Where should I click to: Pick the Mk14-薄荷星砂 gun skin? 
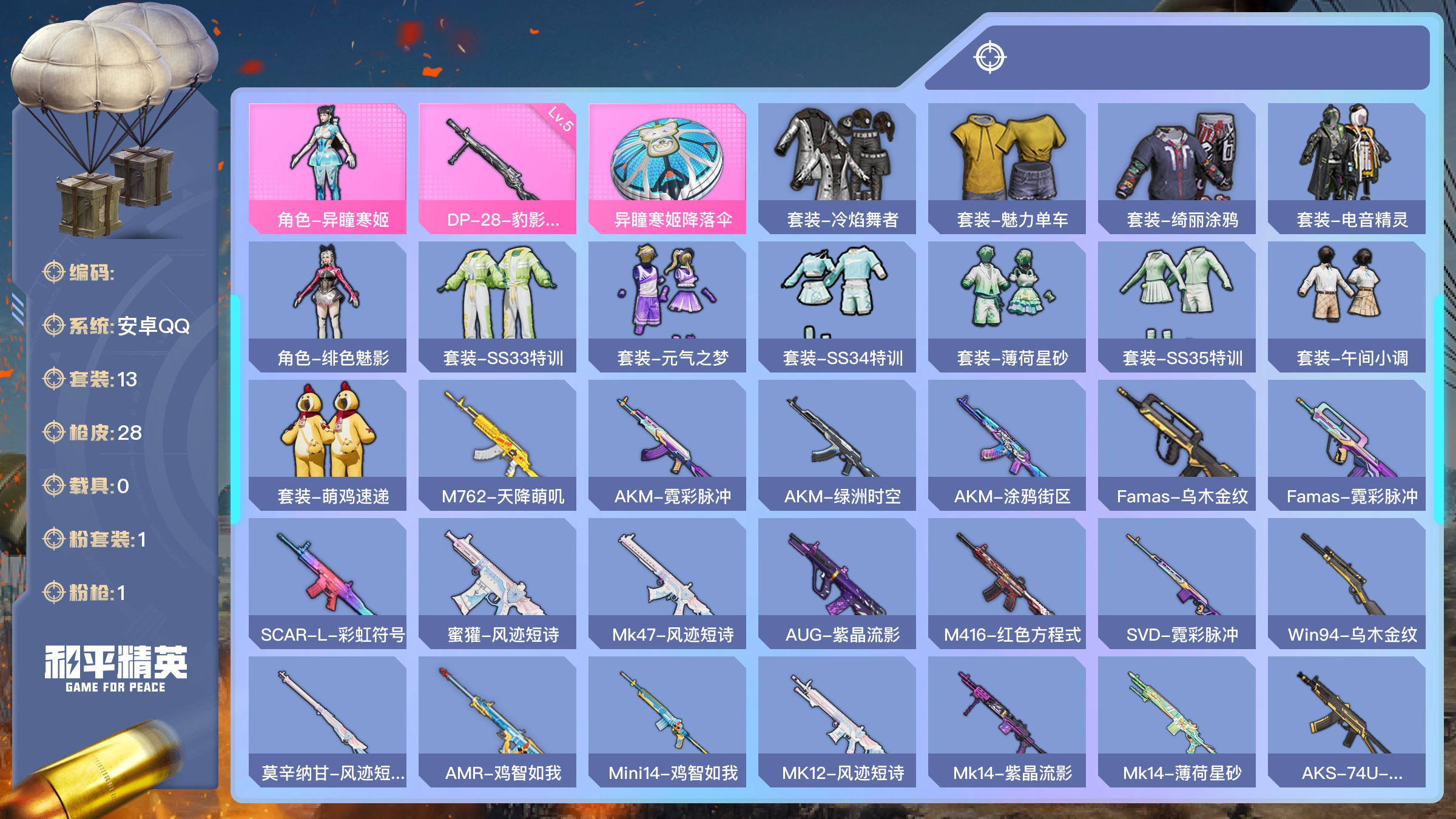1177,721
